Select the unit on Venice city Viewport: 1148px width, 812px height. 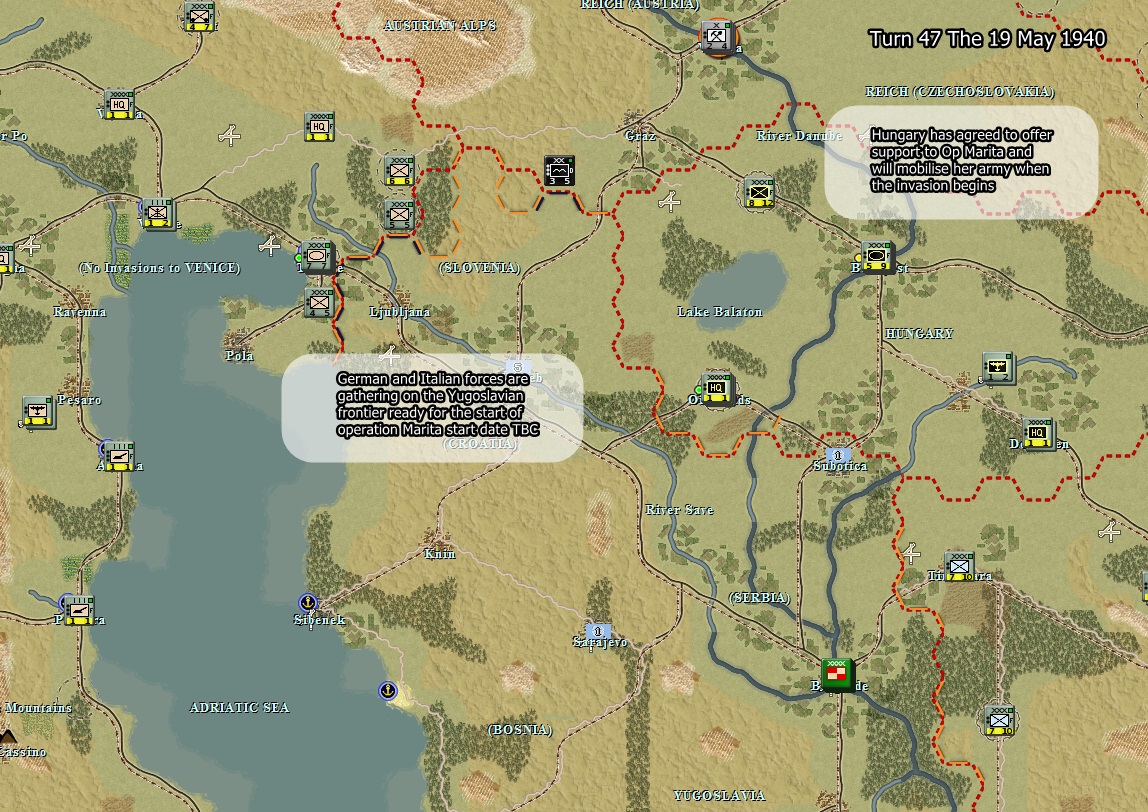pos(157,213)
